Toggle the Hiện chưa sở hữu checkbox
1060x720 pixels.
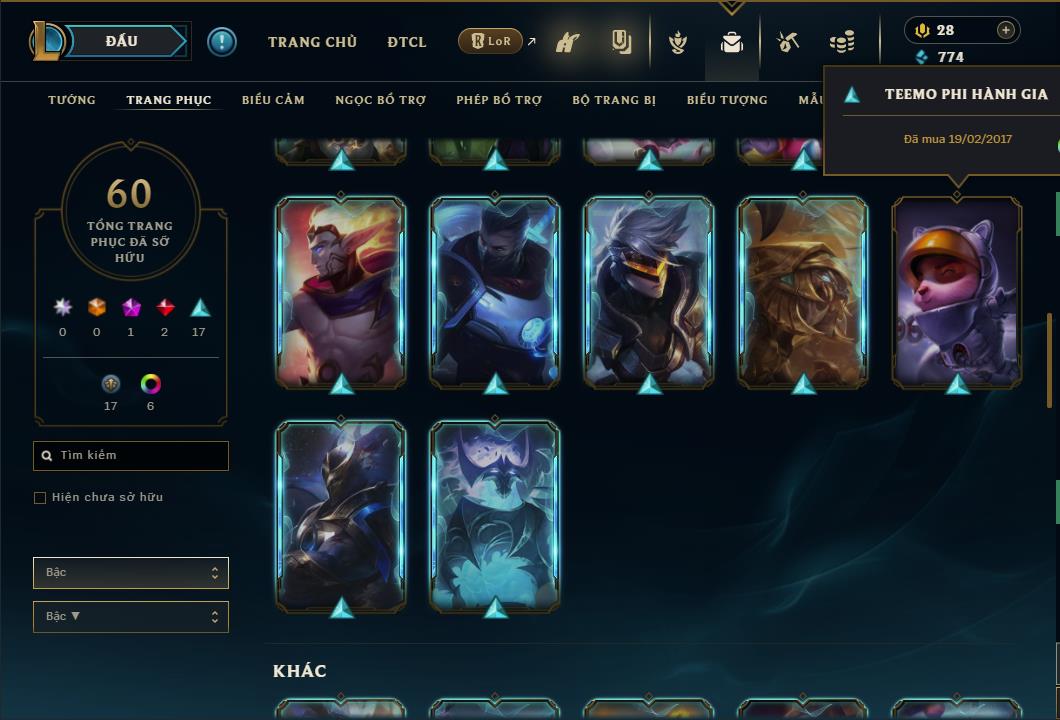coord(40,498)
